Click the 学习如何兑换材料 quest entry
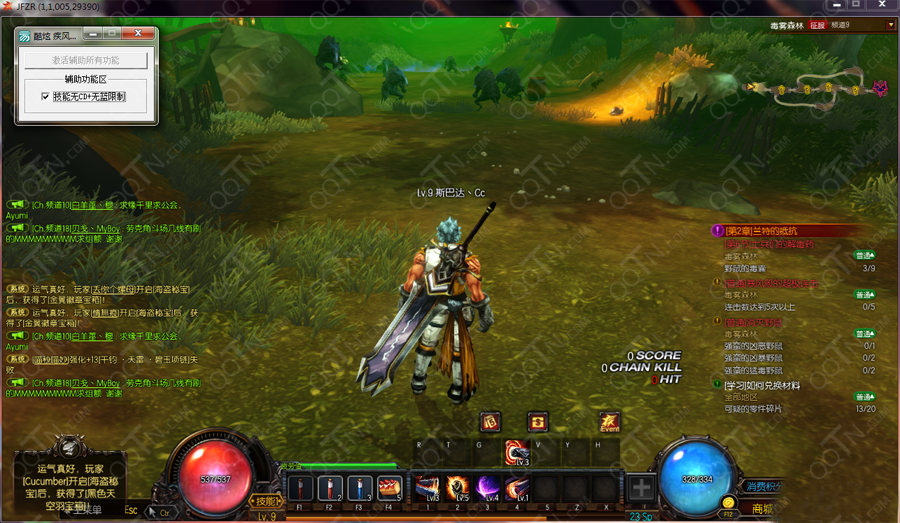Image resolution: width=900 pixels, height=523 pixels. pos(762,385)
